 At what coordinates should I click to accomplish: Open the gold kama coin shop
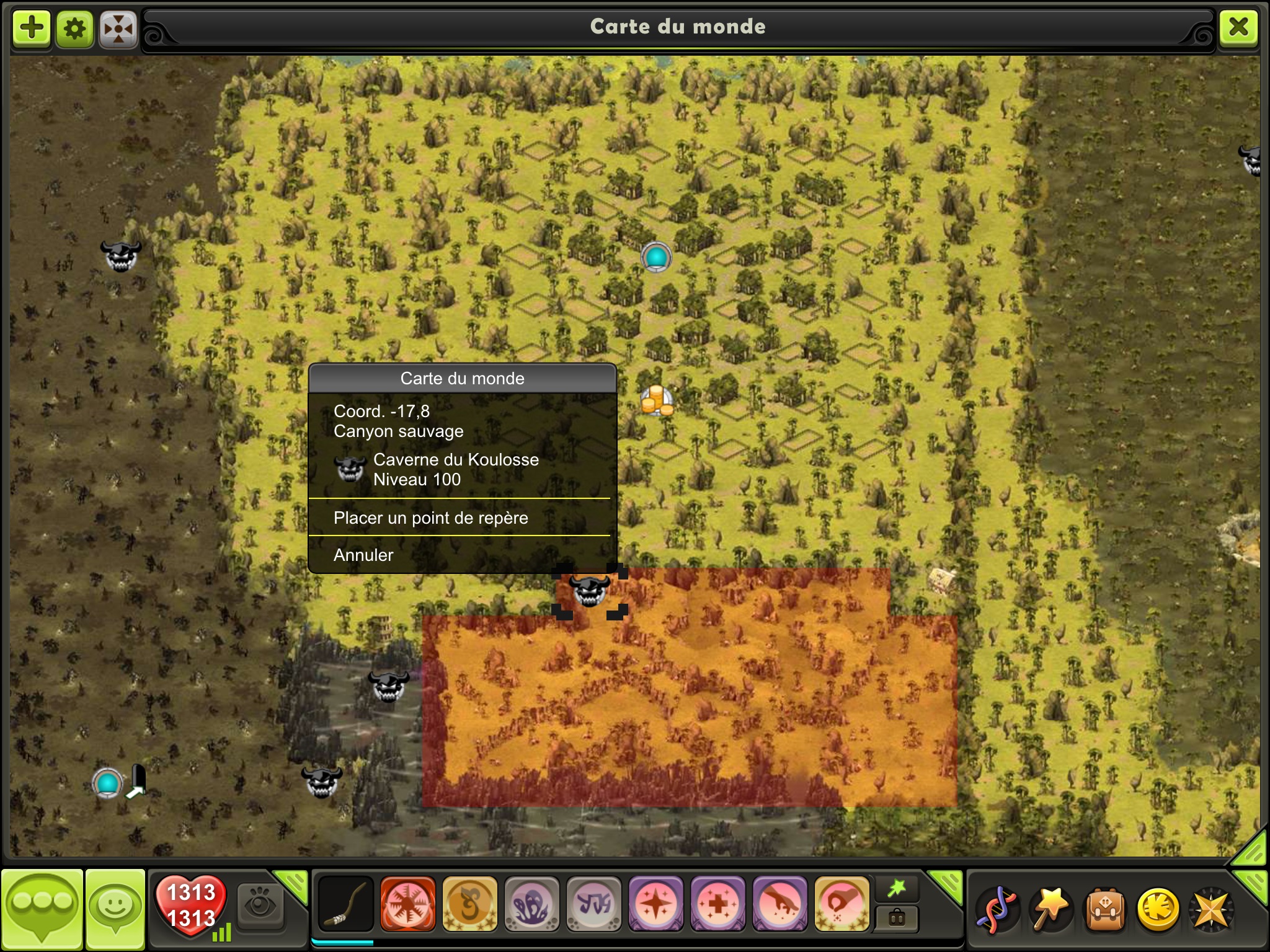coord(1158,909)
